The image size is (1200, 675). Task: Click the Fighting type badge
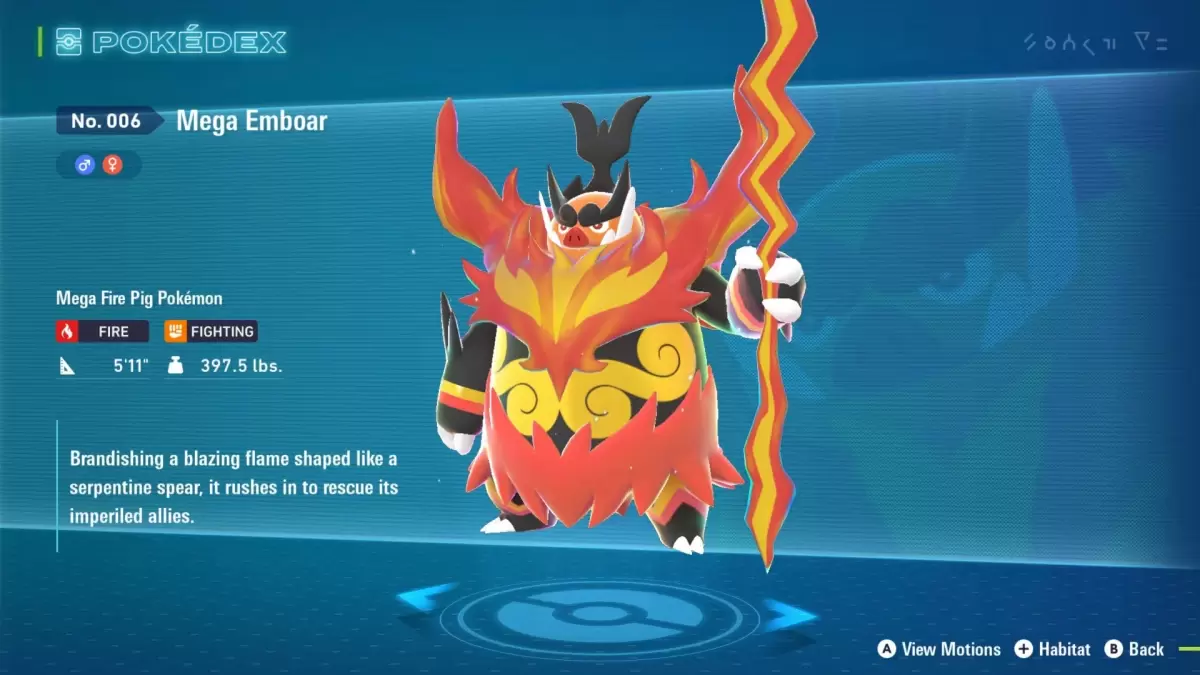click(x=211, y=331)
